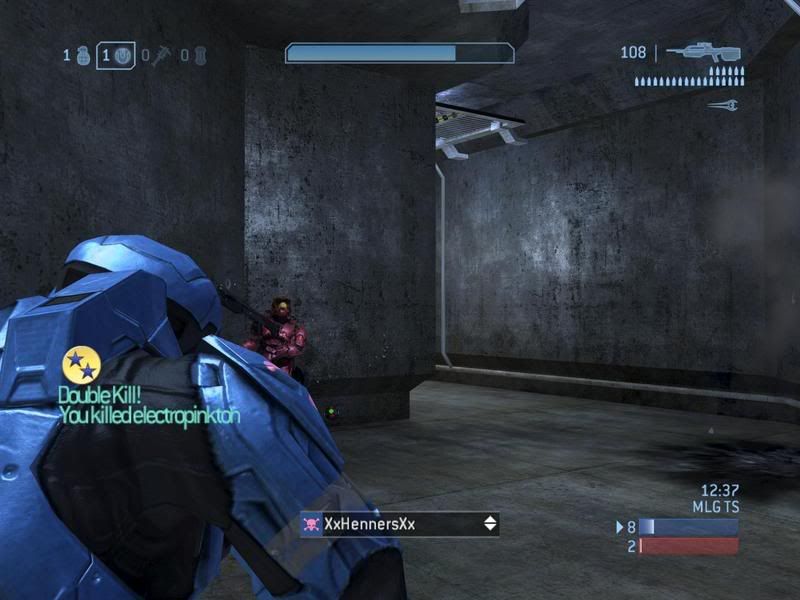
Task: Click the up/down arrows beside XxHennersXx
Action: [x=490, y=524]
